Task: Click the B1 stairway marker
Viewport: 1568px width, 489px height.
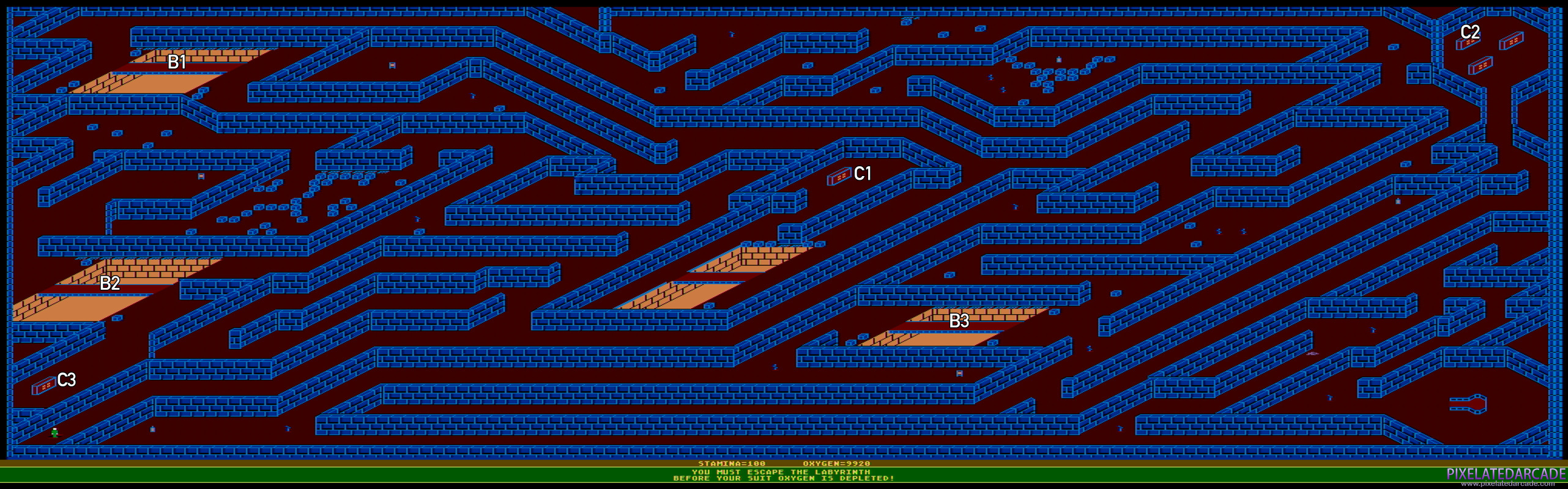Action: tap(178, 62)
